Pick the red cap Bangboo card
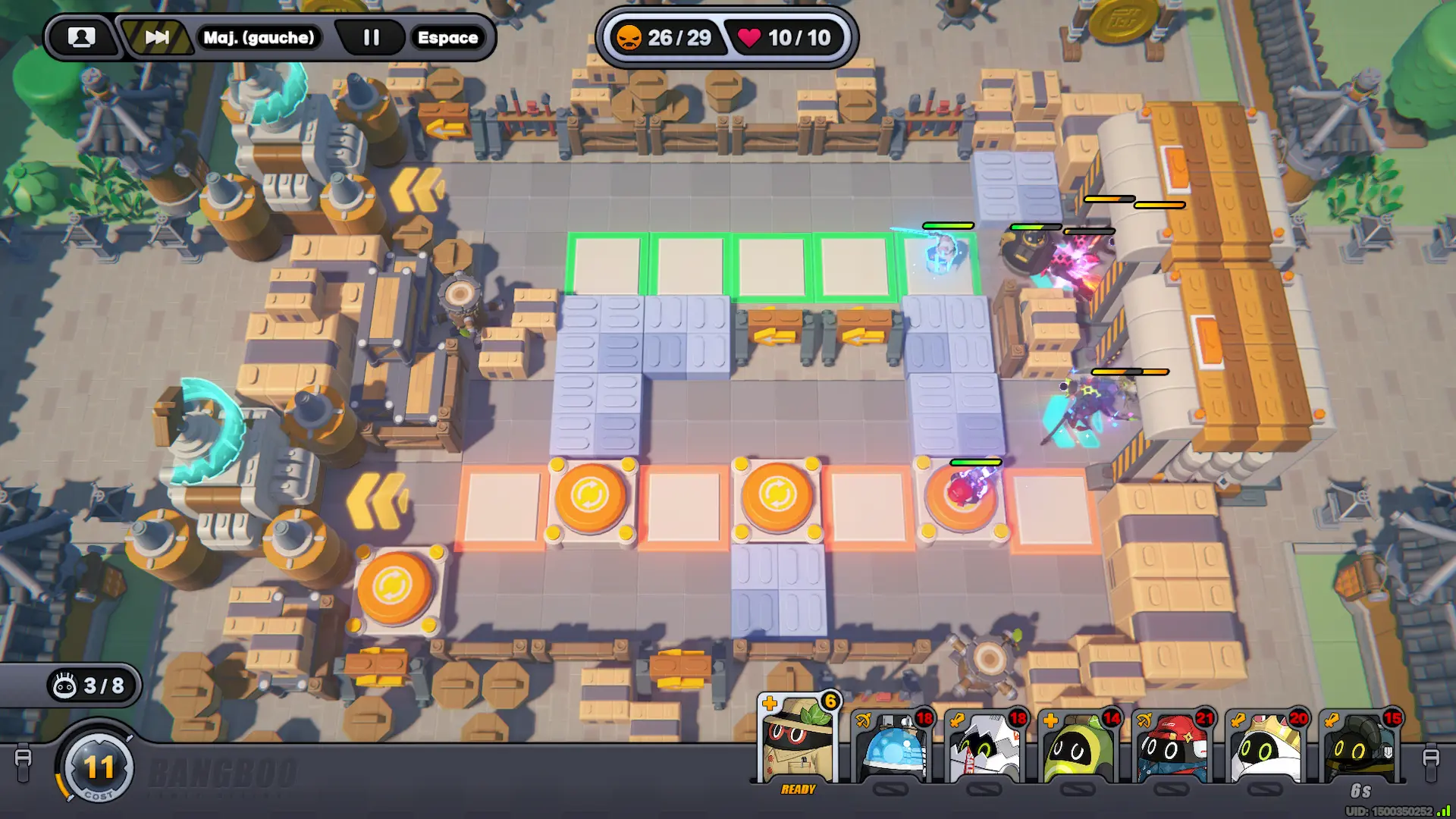Viewport: 1456px width, 819px height. point(1173,747)
